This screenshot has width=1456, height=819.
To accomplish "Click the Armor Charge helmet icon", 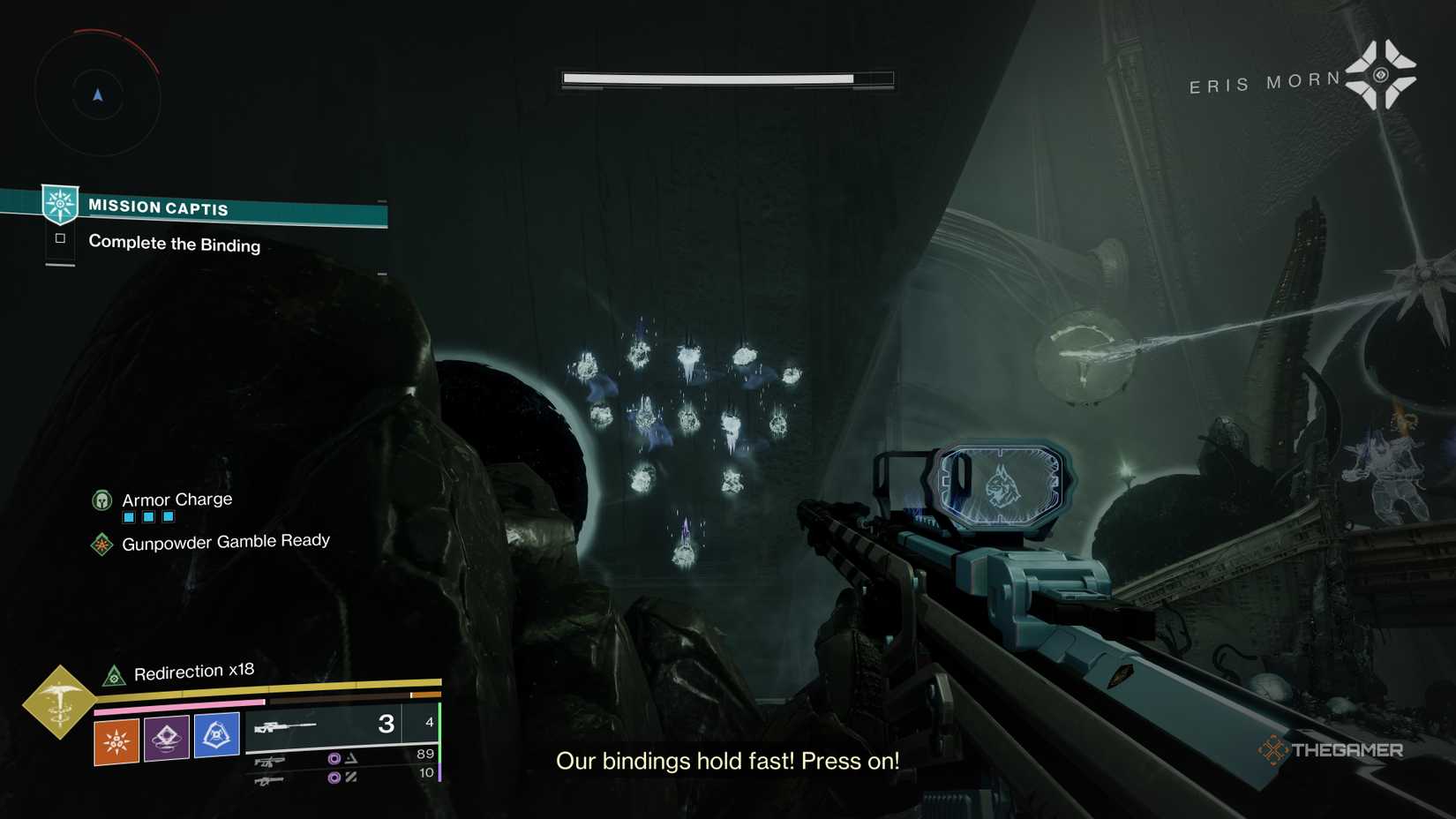I will [x=102, y=500].
